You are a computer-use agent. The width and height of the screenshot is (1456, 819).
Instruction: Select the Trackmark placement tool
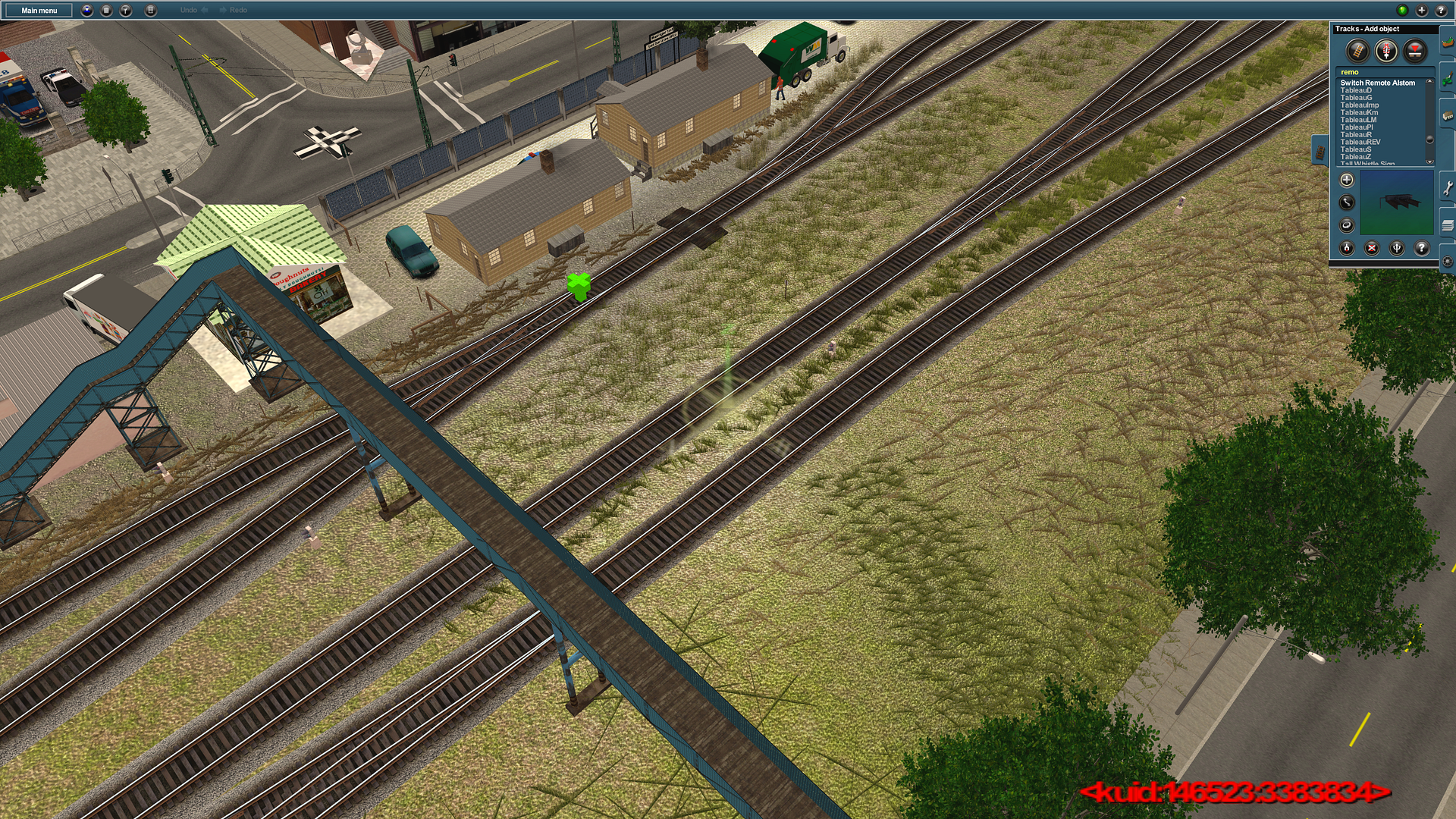click(x=1415, y=50)
